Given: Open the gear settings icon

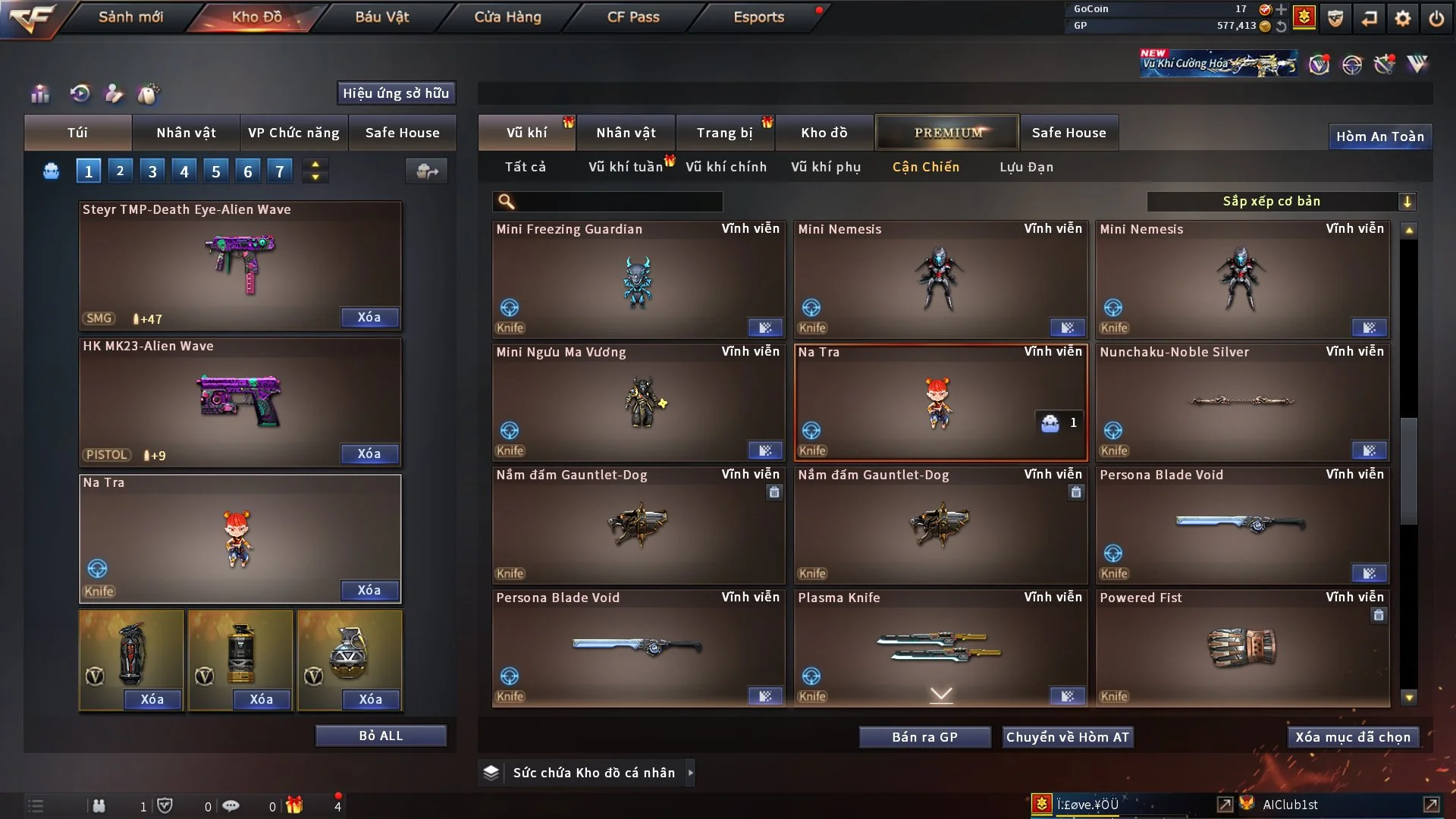Looking at the screenshot, I should pos(1403,18).
